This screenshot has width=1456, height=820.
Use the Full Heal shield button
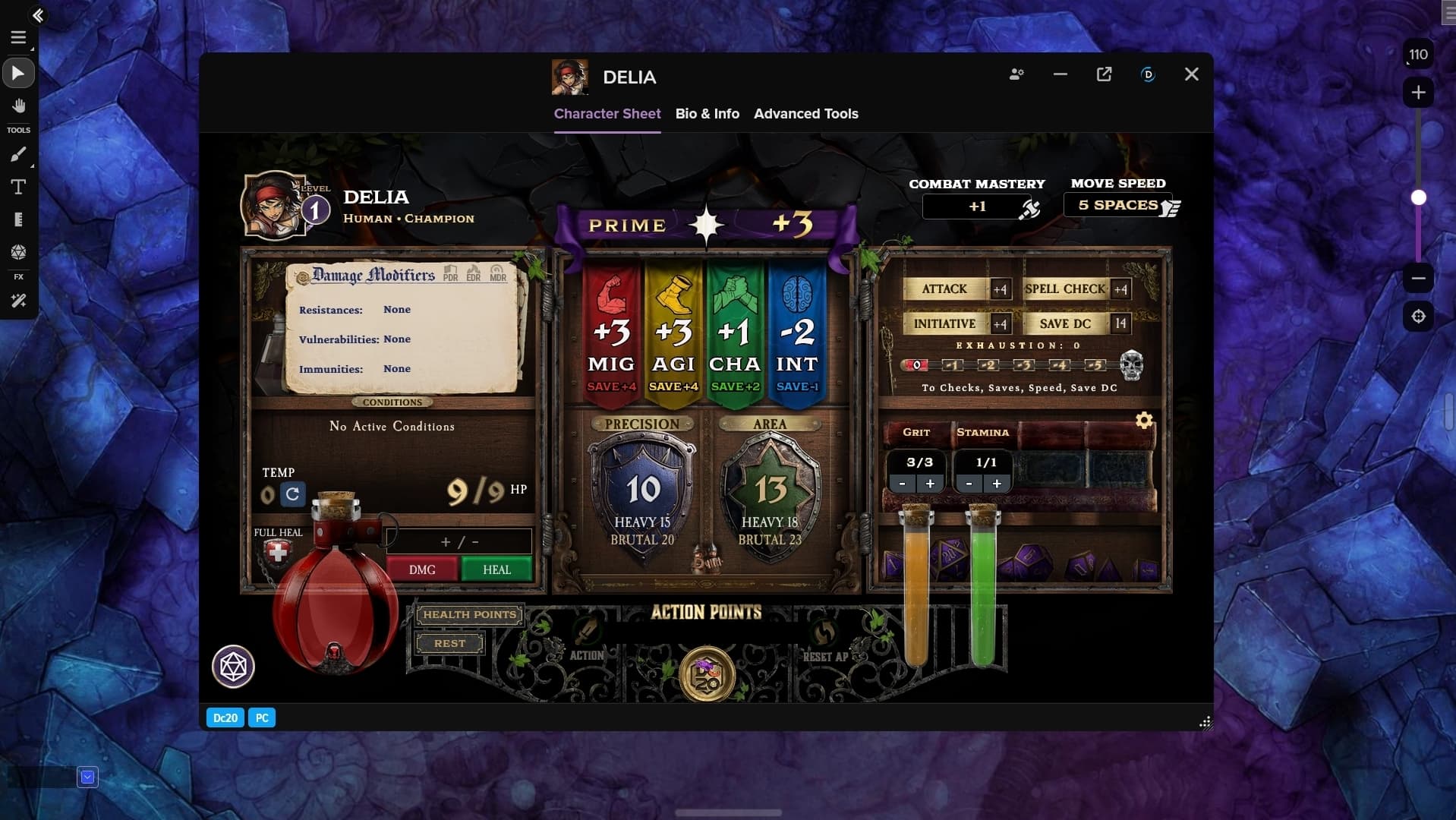[278, 553]
